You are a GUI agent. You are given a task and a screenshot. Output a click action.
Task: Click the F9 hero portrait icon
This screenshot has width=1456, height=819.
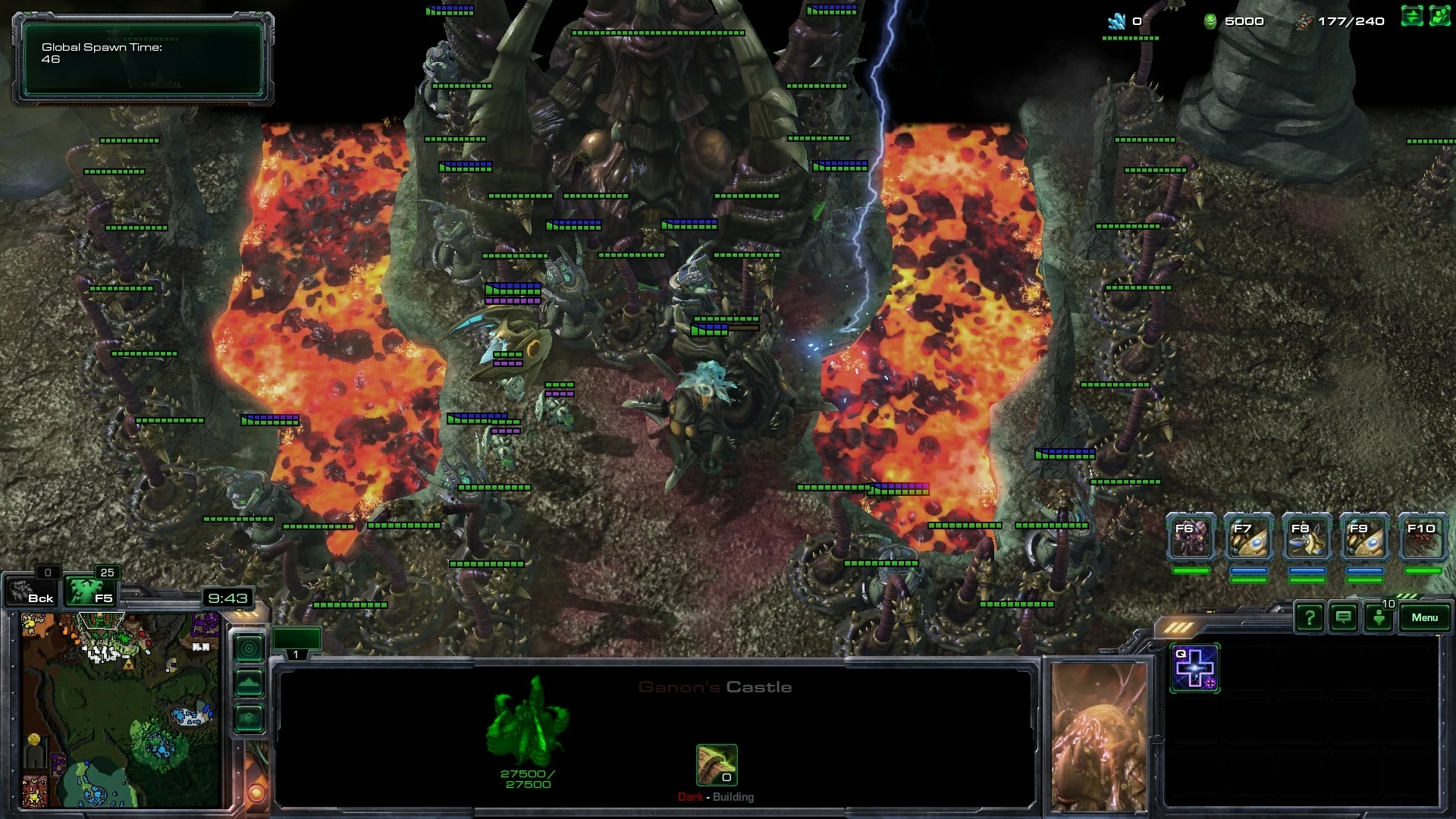tap(1364, 537)
